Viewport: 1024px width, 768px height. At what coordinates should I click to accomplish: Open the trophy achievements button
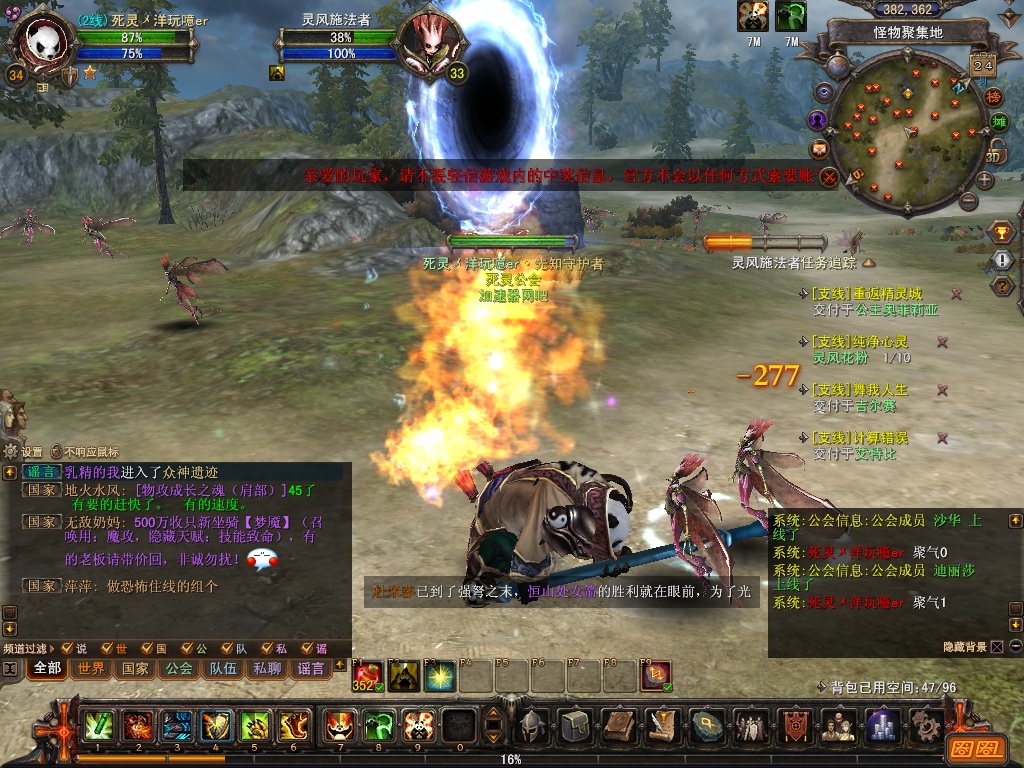(x=1001, y=232)
